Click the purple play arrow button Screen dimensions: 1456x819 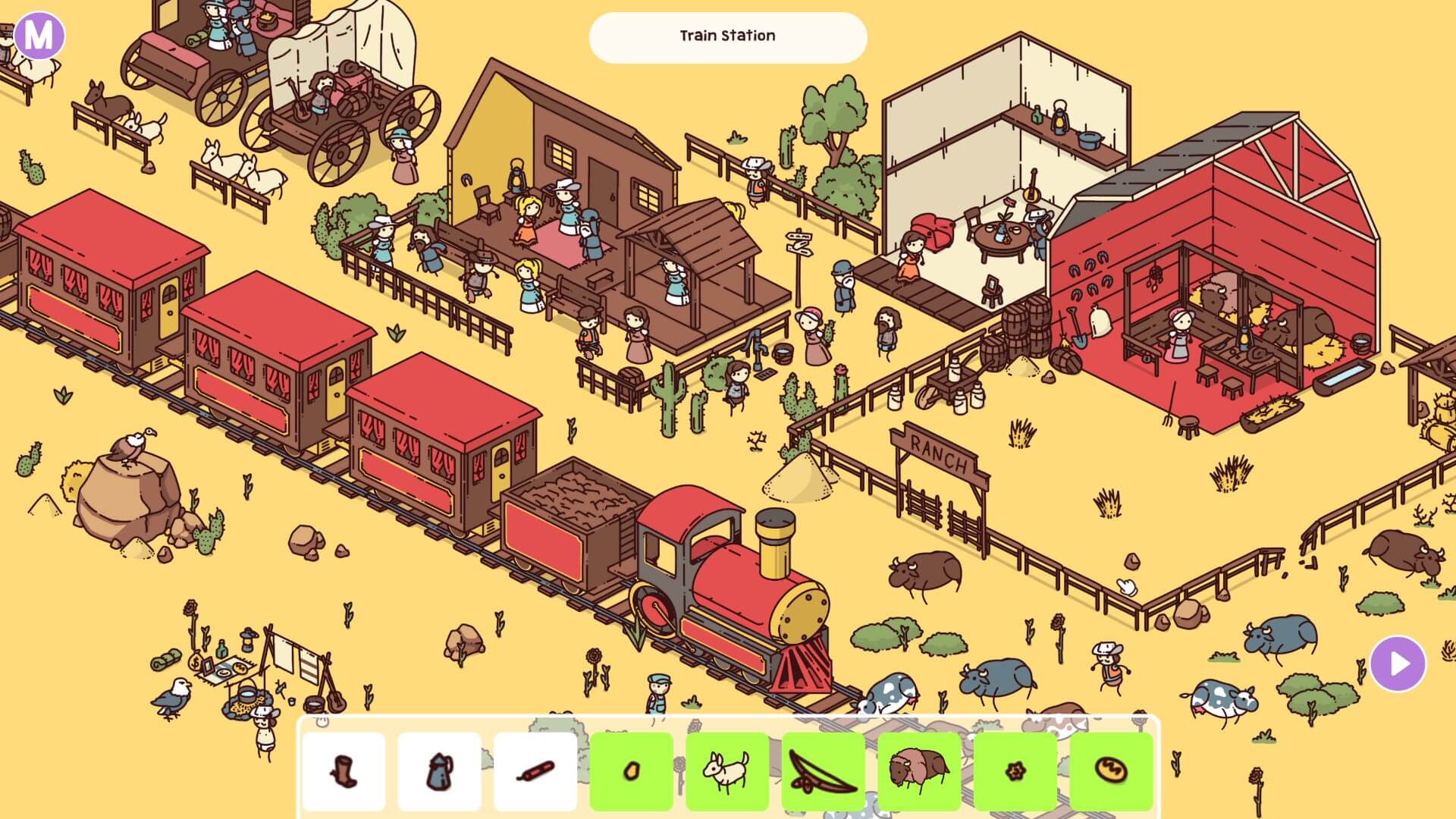(1398, 664)
